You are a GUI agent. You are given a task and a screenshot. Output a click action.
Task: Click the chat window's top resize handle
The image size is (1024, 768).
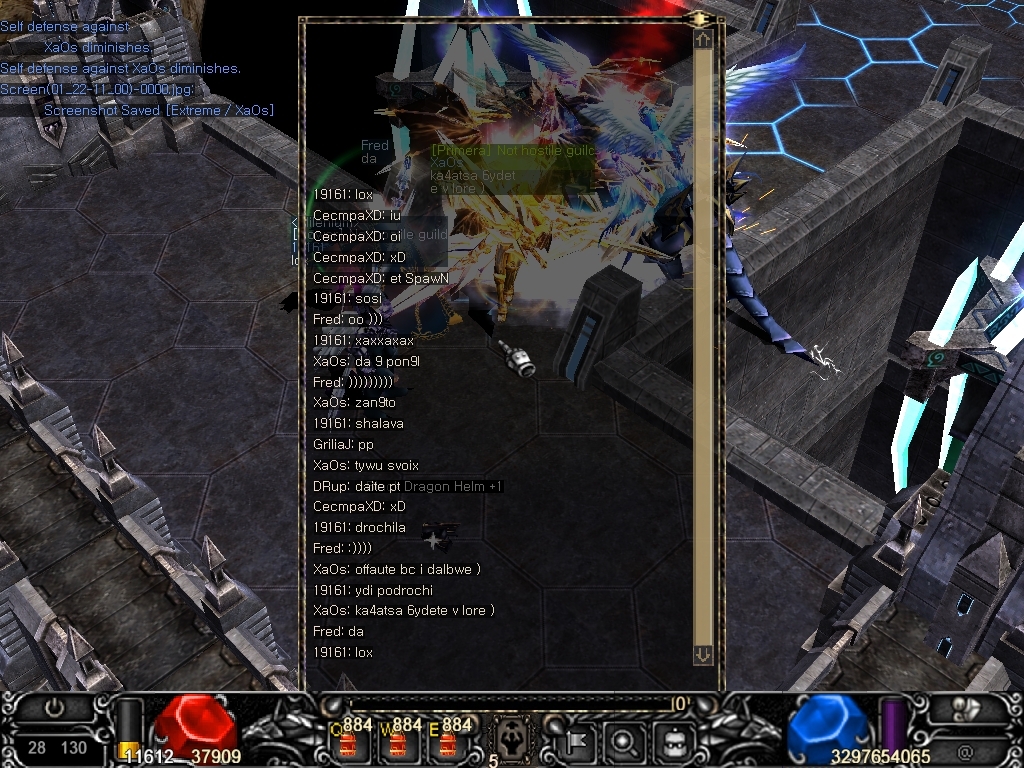(697, 18)
